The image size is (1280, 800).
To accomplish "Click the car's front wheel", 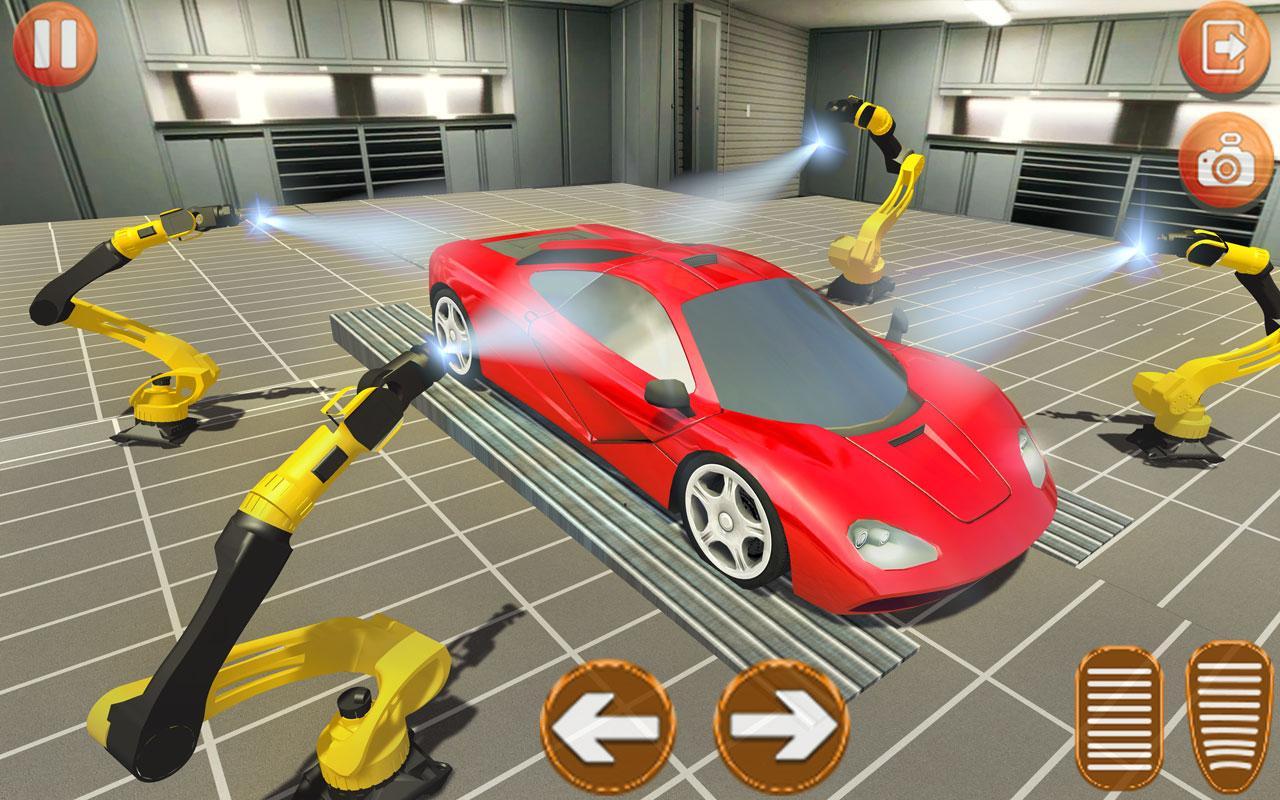I will point(728,520).
